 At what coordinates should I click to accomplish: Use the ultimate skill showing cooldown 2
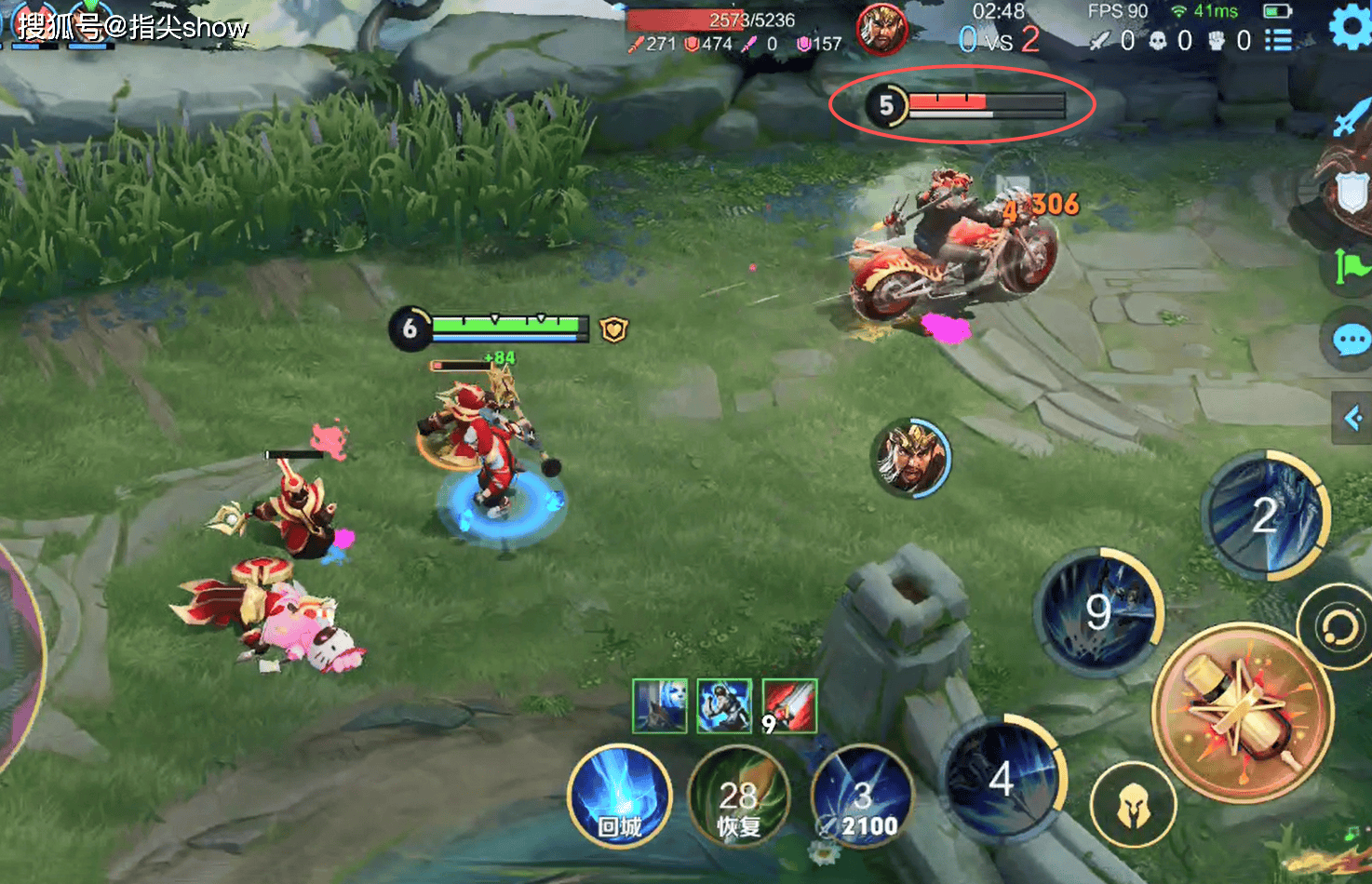click(1264, 515)
